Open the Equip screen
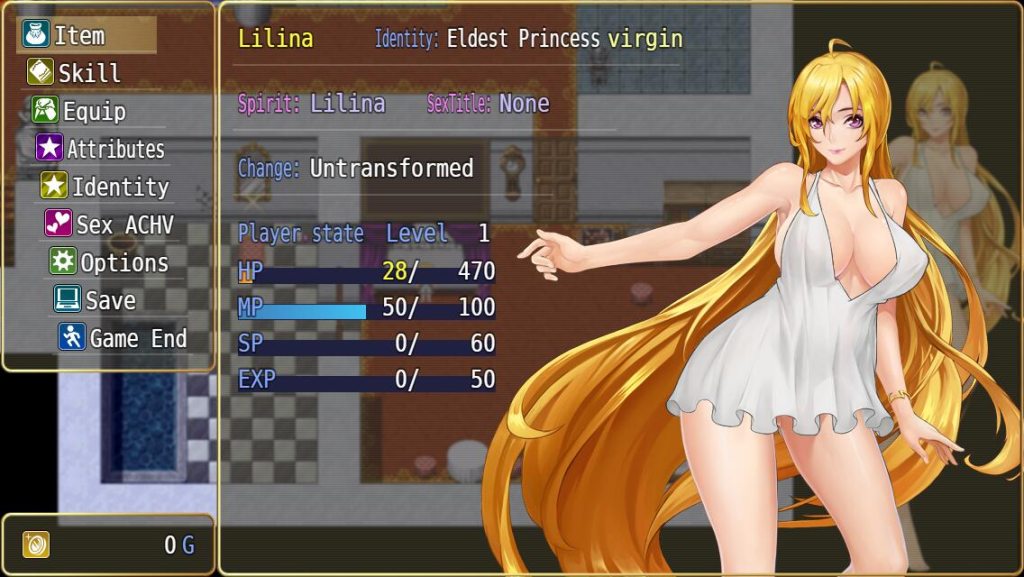Image resolution: width=1024 pixels, height=577 pixels. point(93,111)
